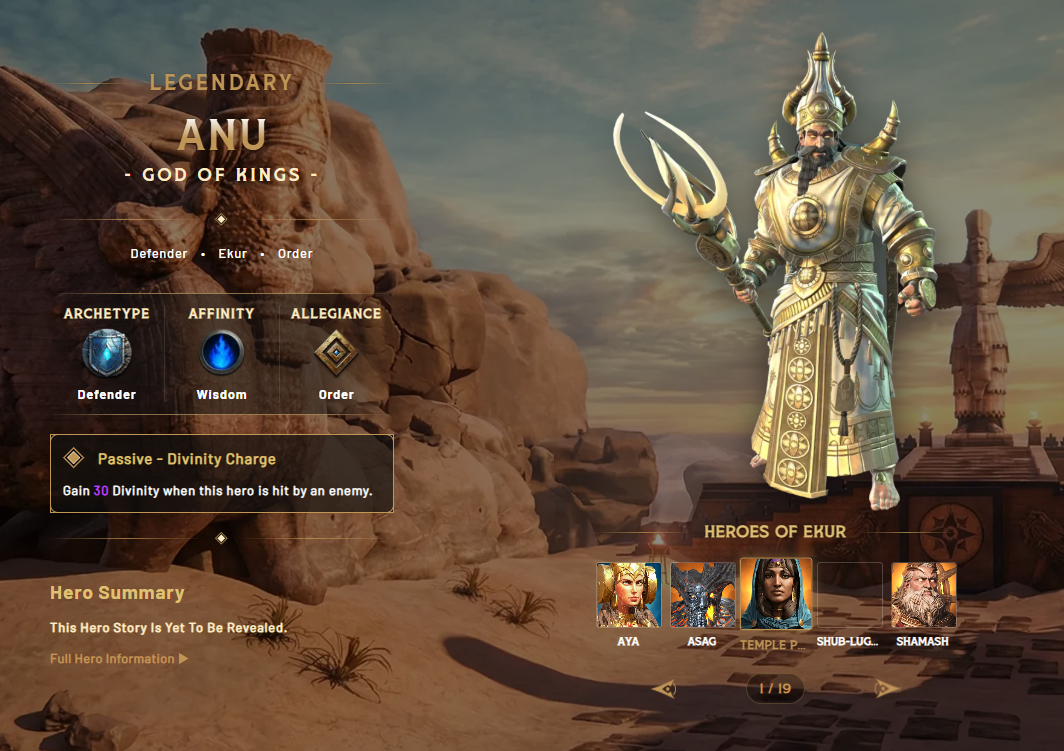This screenshot has height=751, width=1064.
Task: Select the Passive - Divinity Charge skill box
Action: click(221, 473)
